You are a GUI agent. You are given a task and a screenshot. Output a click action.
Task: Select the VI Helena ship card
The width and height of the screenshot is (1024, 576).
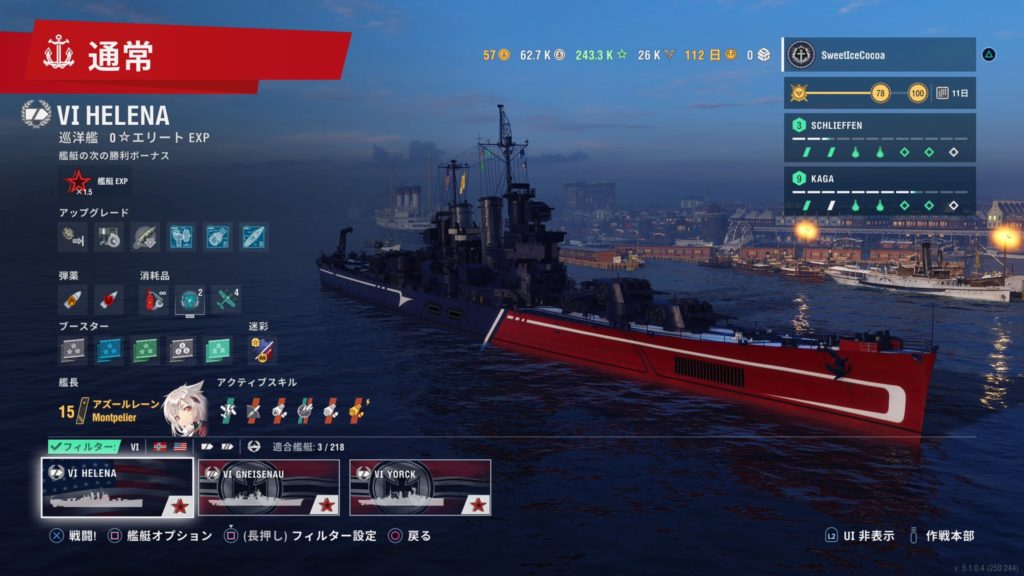point(117,487)
